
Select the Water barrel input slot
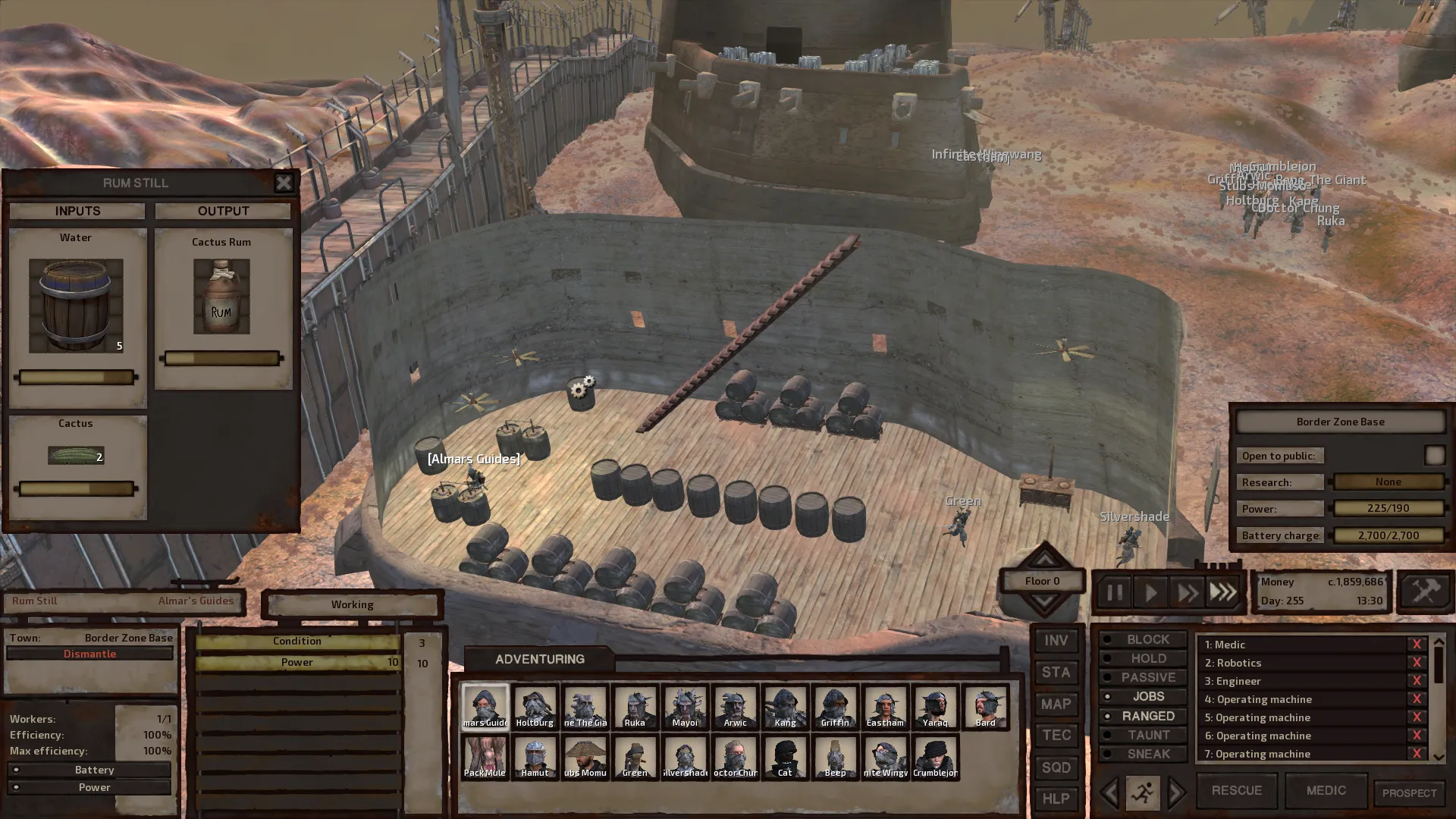76,306
